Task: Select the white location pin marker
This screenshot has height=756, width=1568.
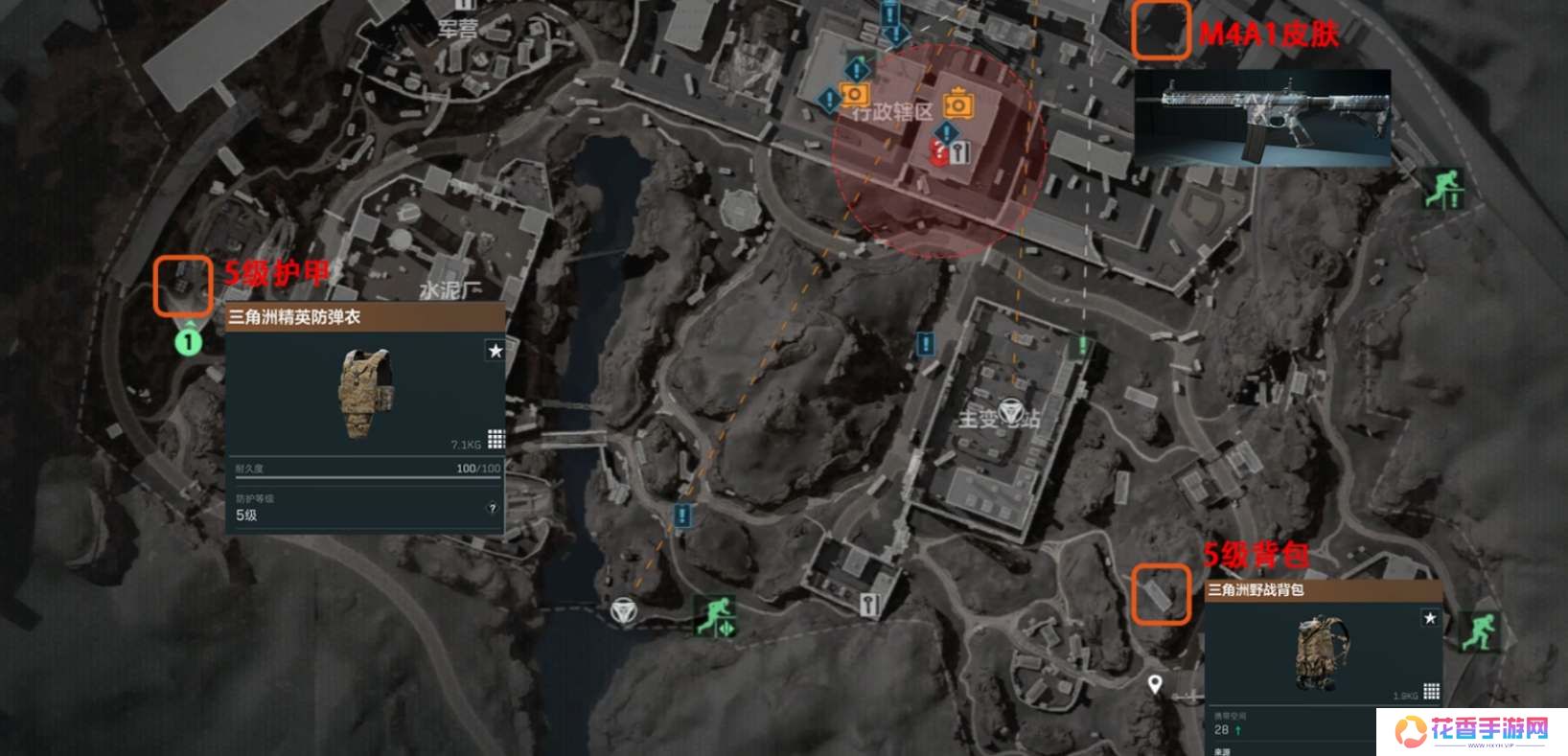Action: pyautogui.click(x=1156, y=684)
